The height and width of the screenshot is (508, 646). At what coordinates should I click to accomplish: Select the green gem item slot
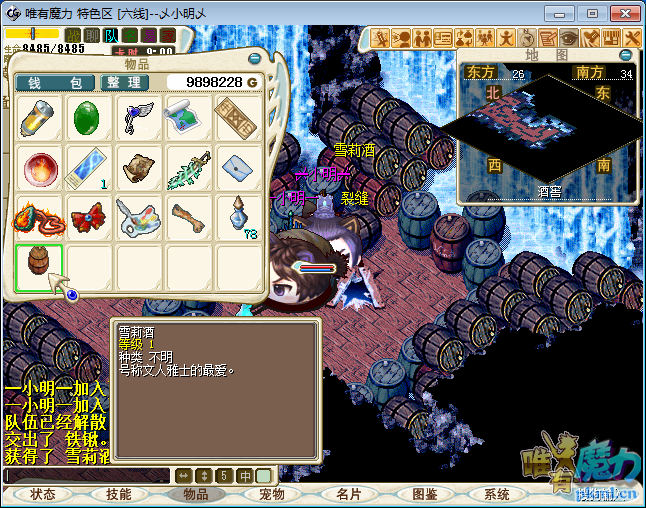89,119
